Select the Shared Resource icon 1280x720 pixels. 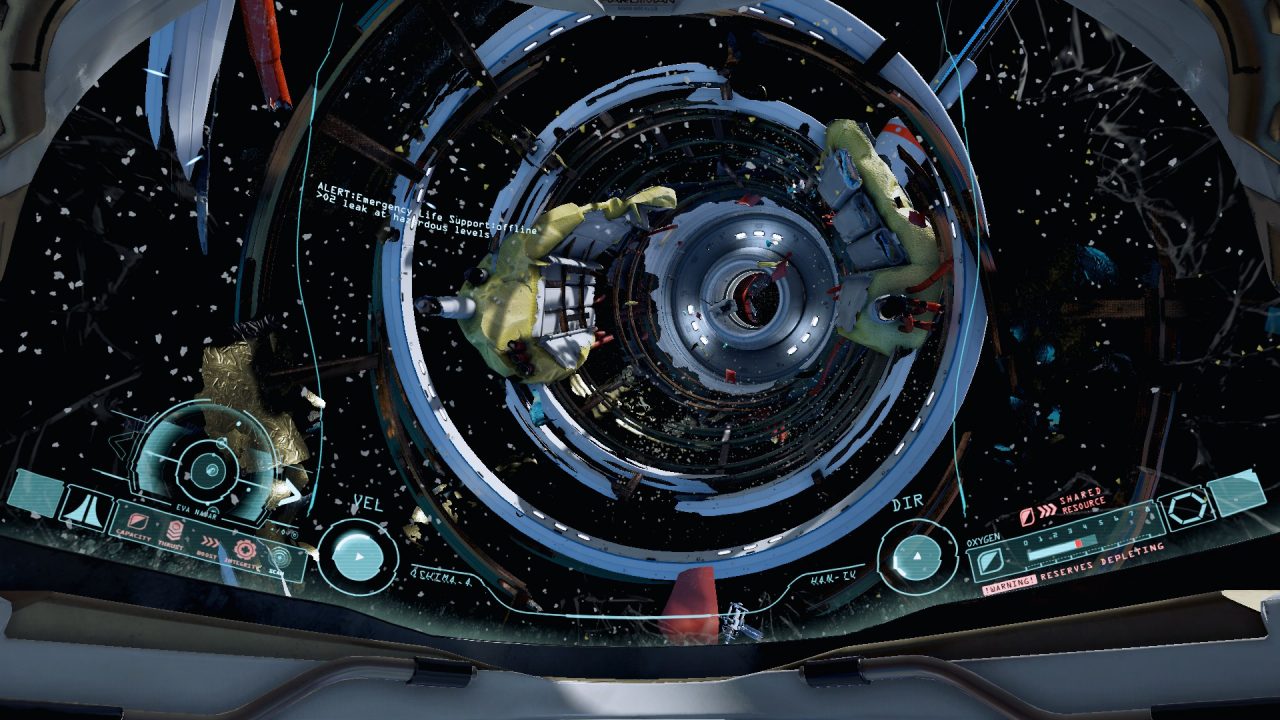pos(1029,515)
